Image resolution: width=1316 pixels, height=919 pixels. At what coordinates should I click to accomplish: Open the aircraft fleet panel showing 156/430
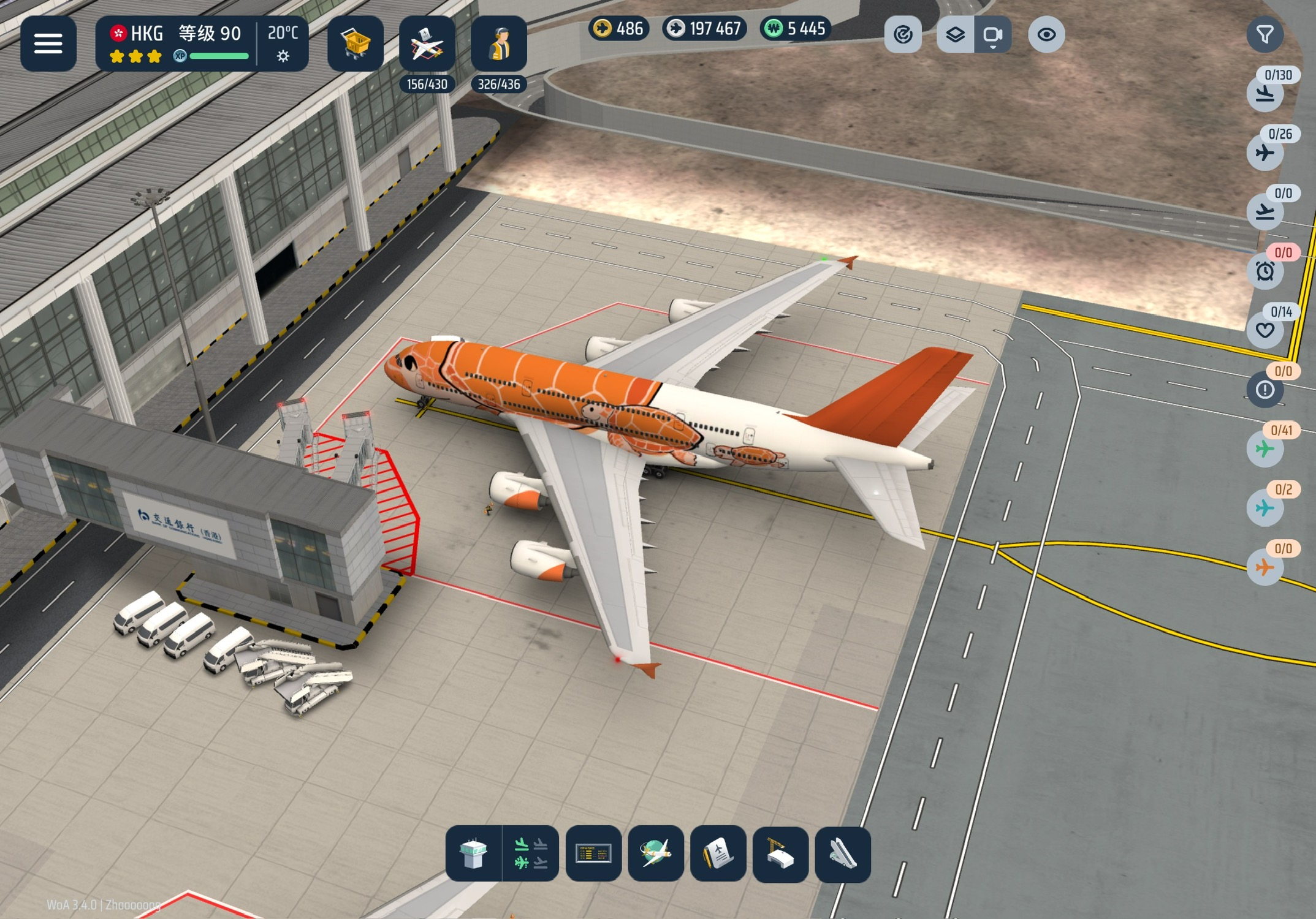[x=427, y=45]
